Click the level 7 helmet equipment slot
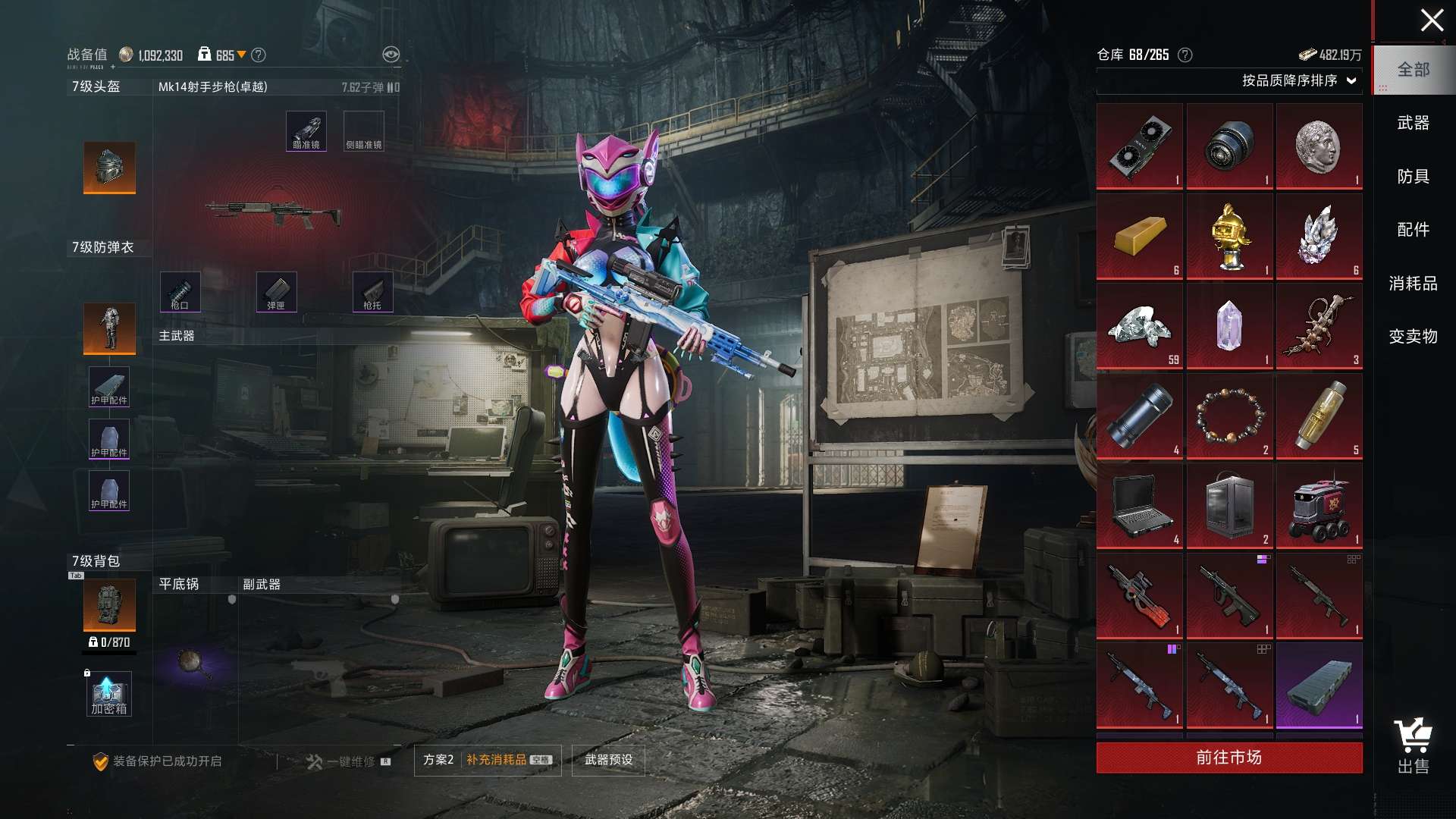 pos(109,167)
